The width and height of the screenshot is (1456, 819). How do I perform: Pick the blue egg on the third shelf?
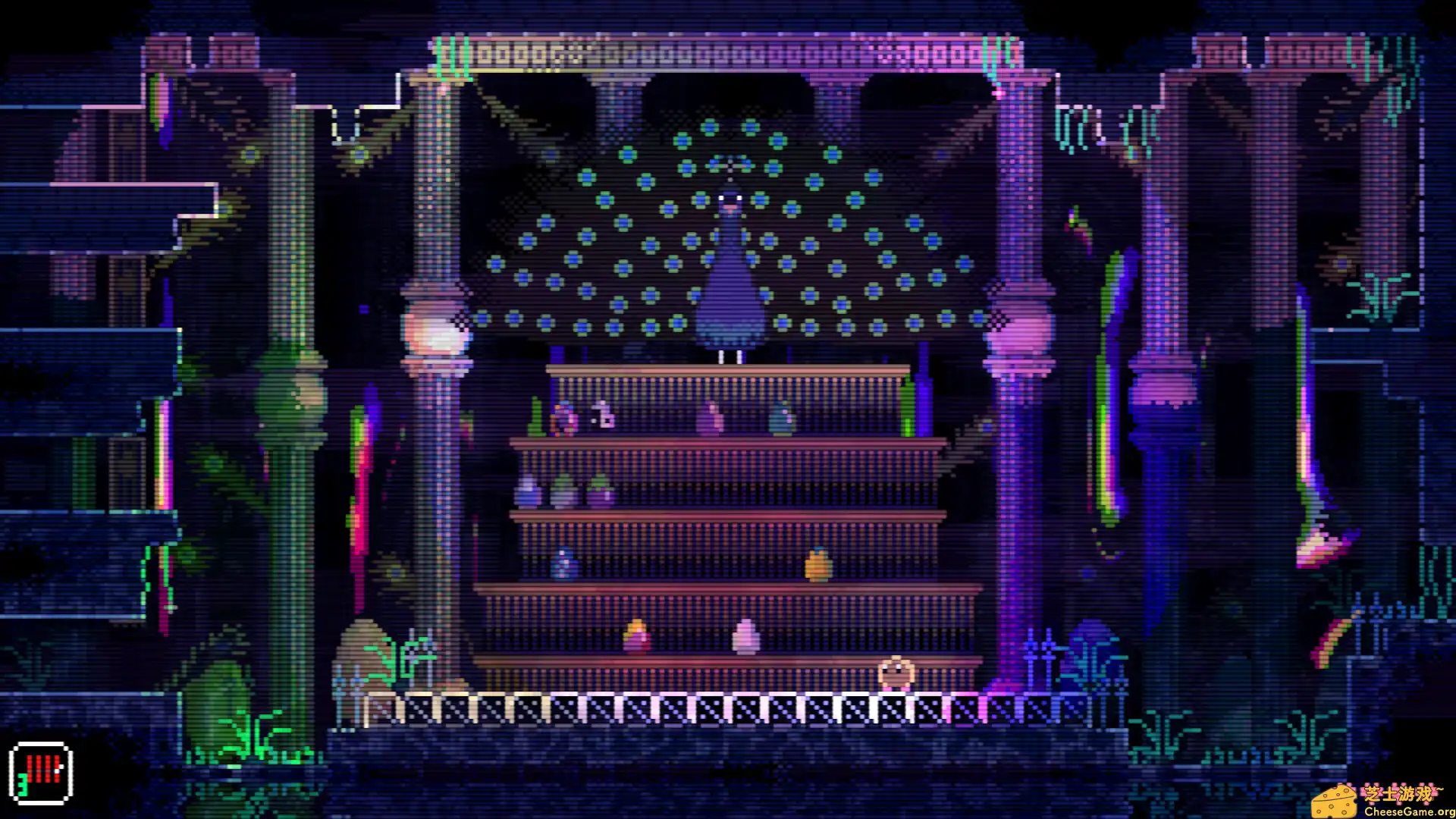click(564, 563)
